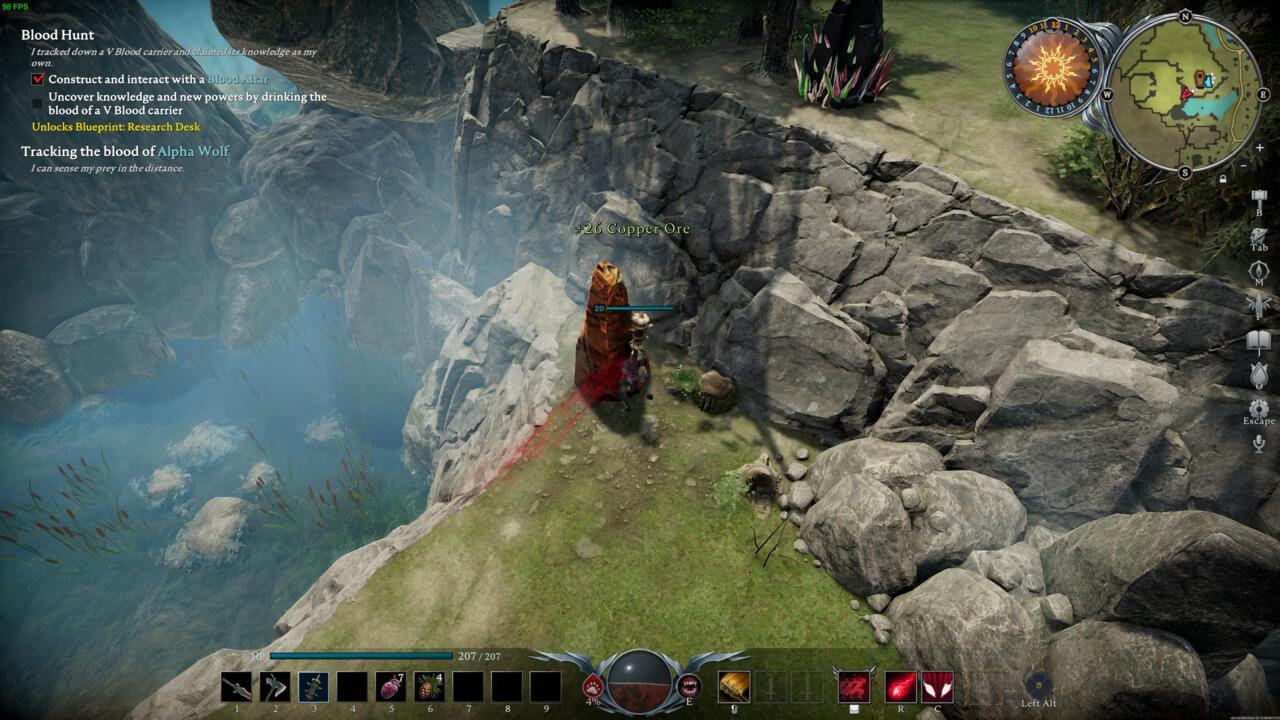Cast the red projectile spell on R
Image resolution: width=1280 pixels, height=720 pixels.
[900, 686]
